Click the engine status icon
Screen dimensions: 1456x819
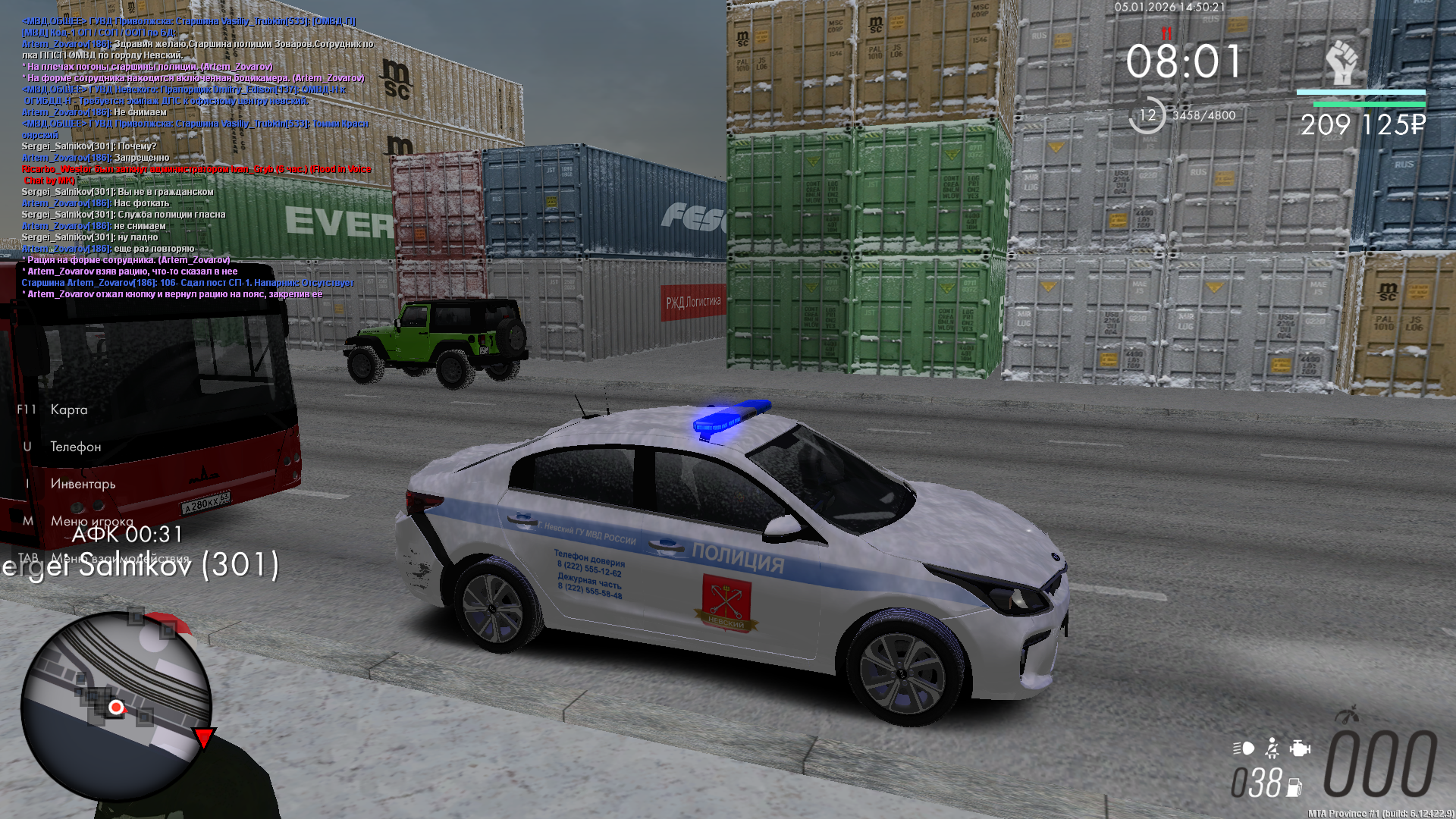pos(1300,748)
